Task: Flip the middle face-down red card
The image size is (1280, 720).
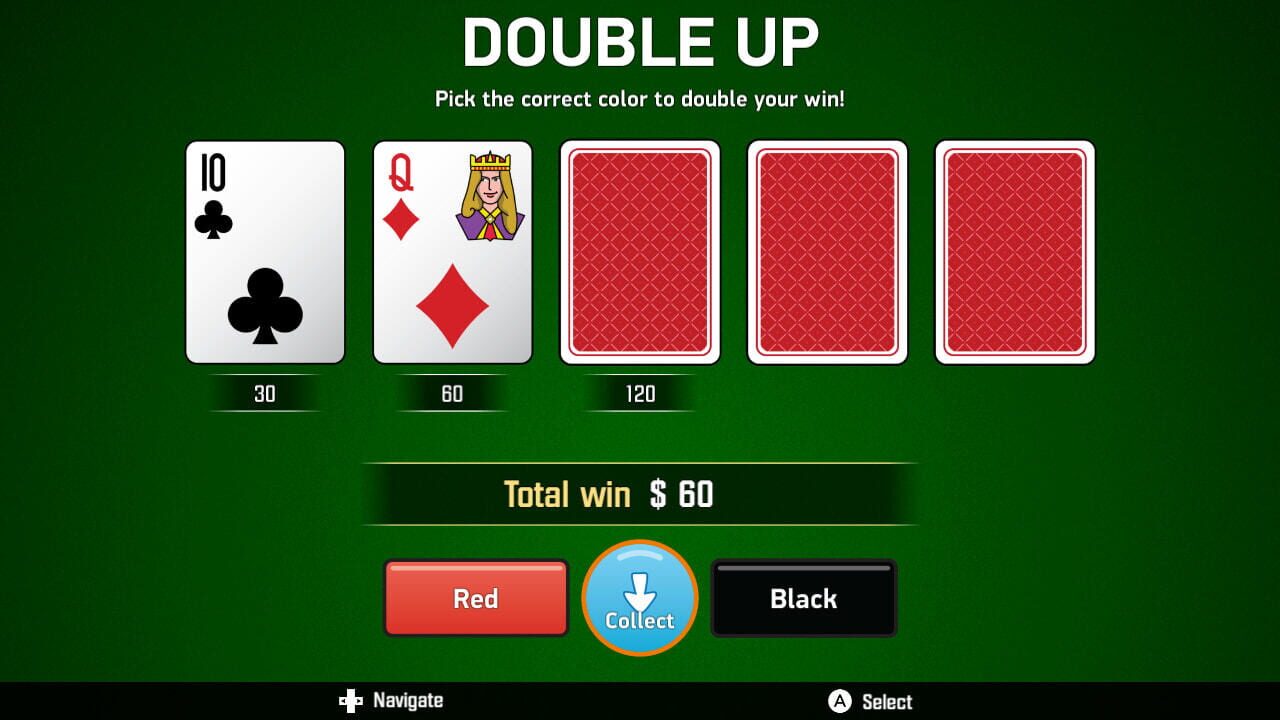Action: click(x=828, y=252)
